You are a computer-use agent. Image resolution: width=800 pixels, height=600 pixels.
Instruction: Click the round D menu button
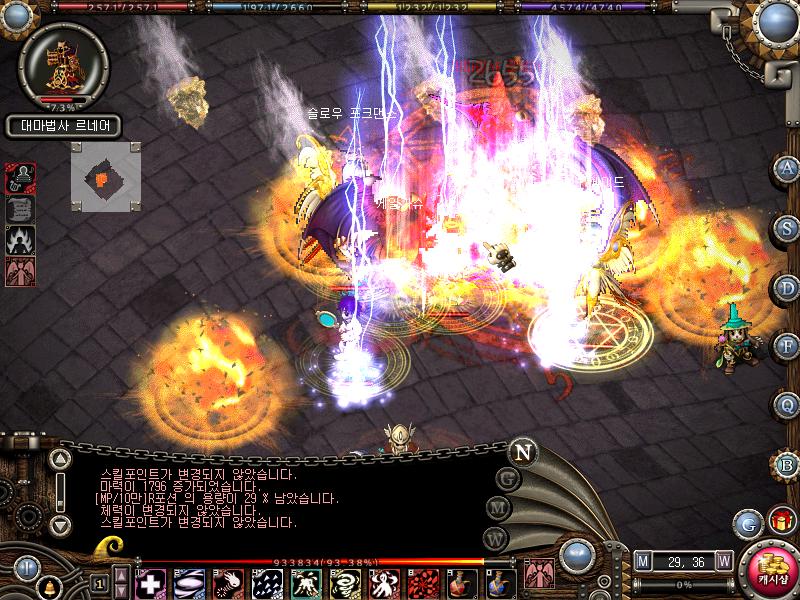[x=788, y=286]
